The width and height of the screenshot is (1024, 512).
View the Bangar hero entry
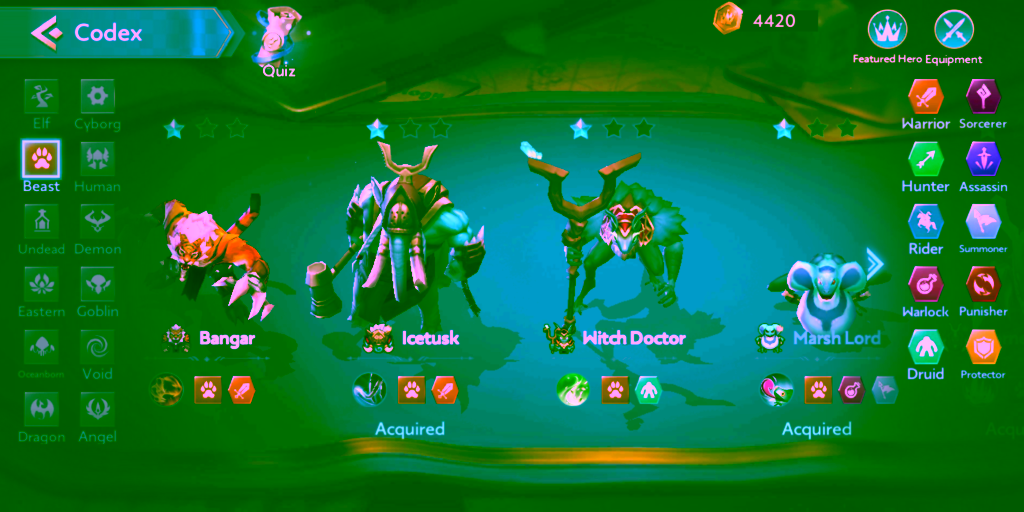pyautogui.click(x=215, y=260)
